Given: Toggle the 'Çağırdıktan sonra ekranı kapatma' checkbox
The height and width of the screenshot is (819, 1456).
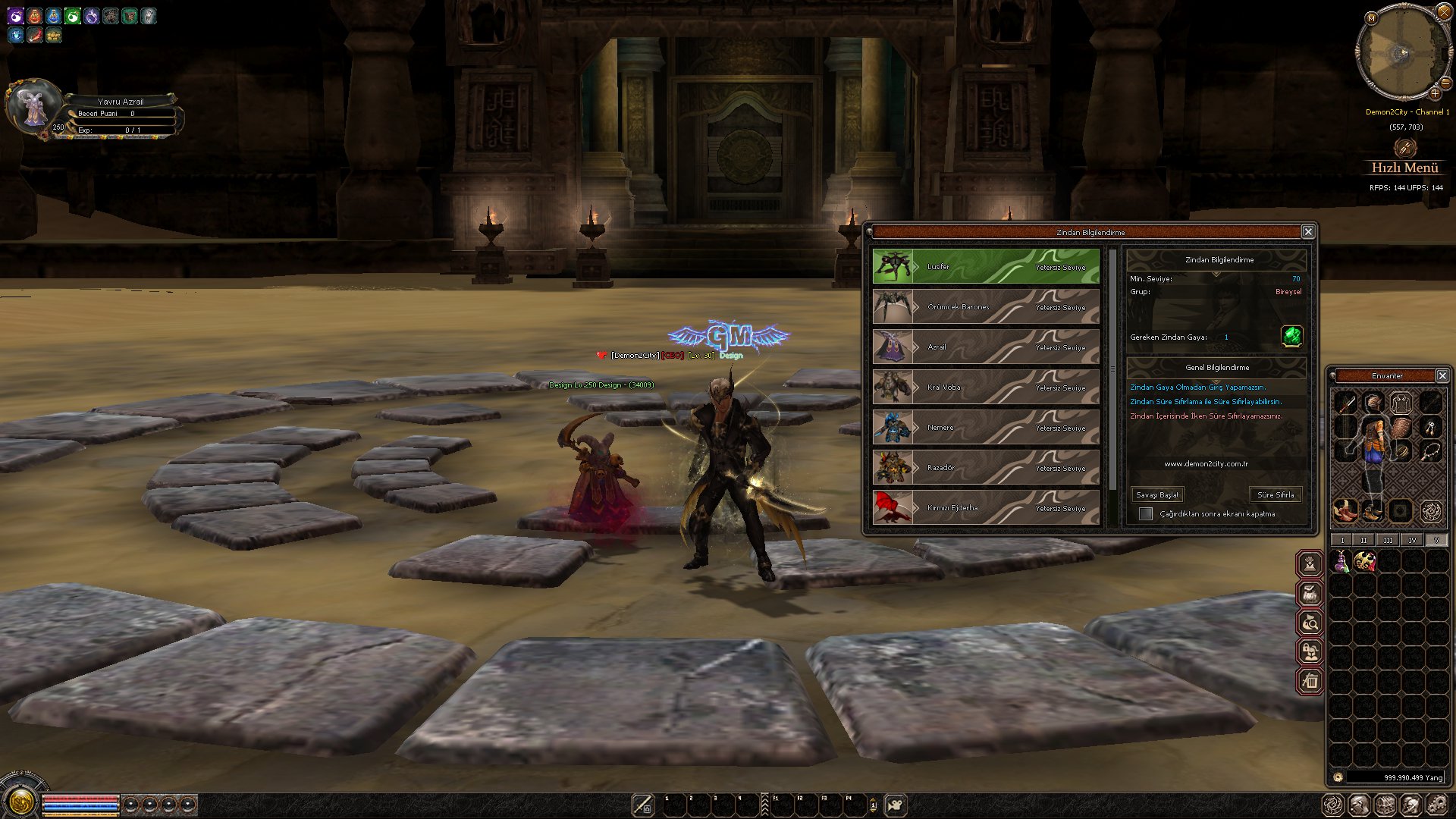Looking at the screenshot, I should (x=1146, y=514).
